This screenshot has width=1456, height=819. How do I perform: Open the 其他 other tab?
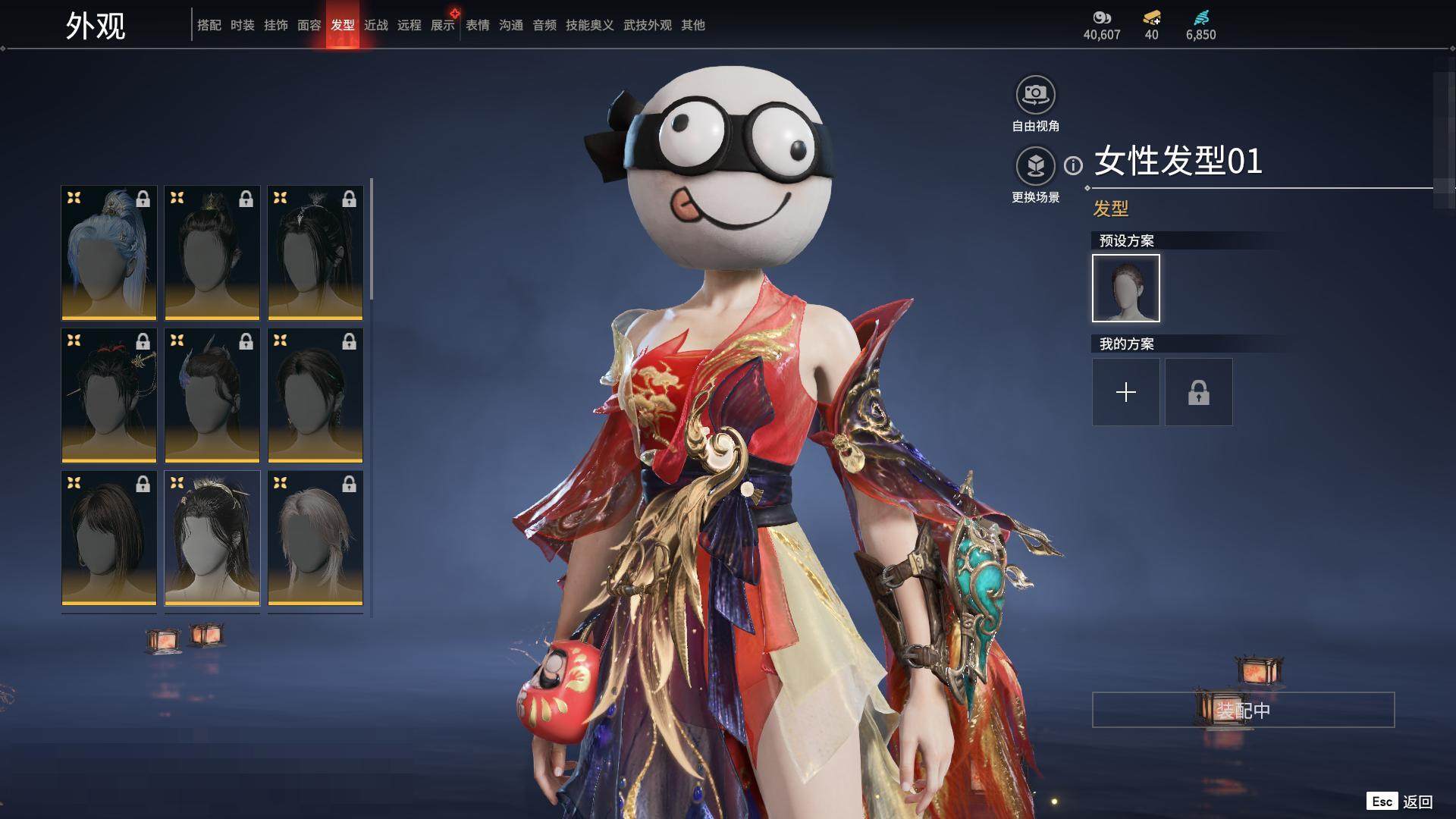tap(692, 25)
